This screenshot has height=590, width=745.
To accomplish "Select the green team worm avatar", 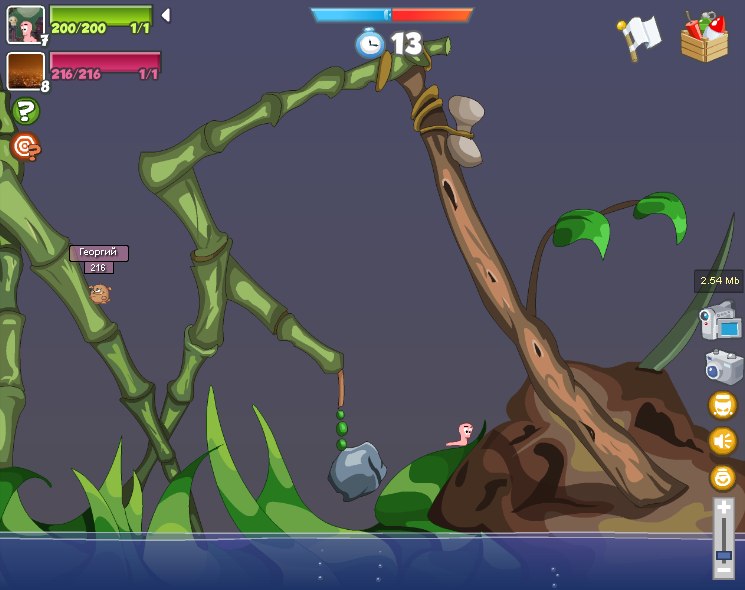I will point(25,24).
